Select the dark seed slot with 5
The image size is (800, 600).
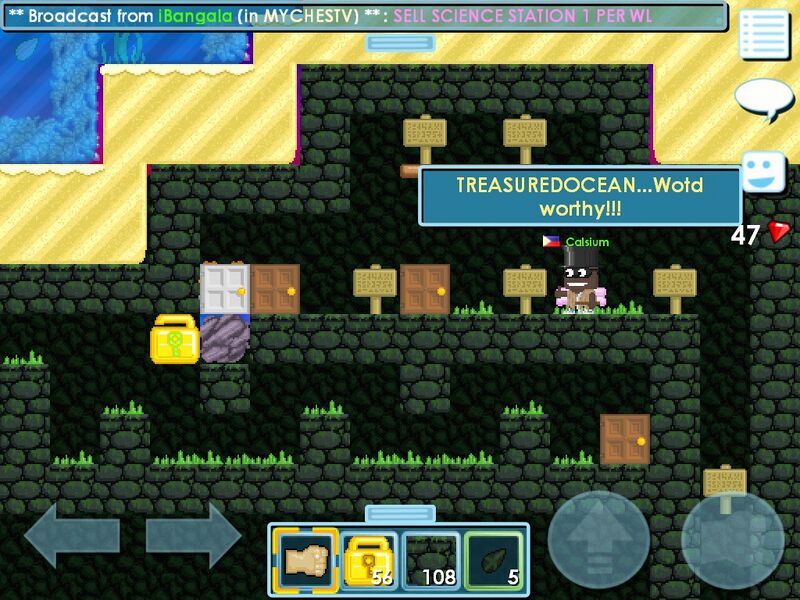coord(494,560)
